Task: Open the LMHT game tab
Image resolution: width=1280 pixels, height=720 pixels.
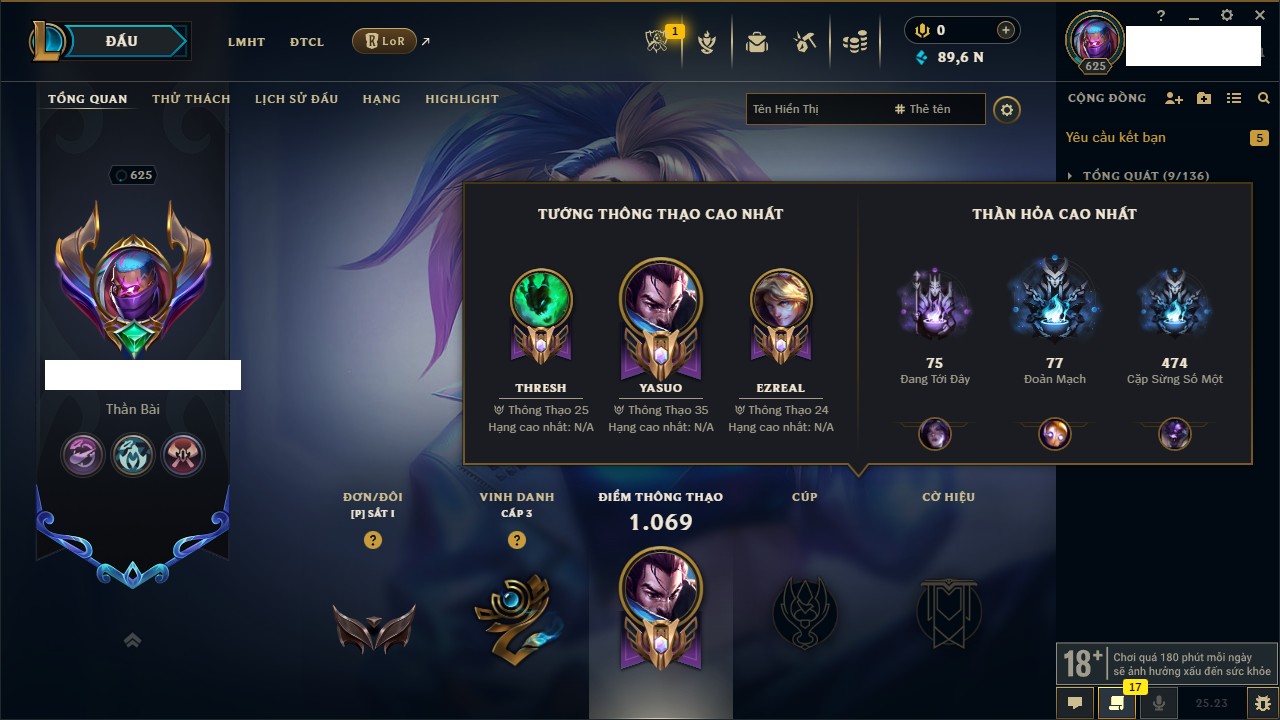Action: pyautogui.click(x=246, y=42)
